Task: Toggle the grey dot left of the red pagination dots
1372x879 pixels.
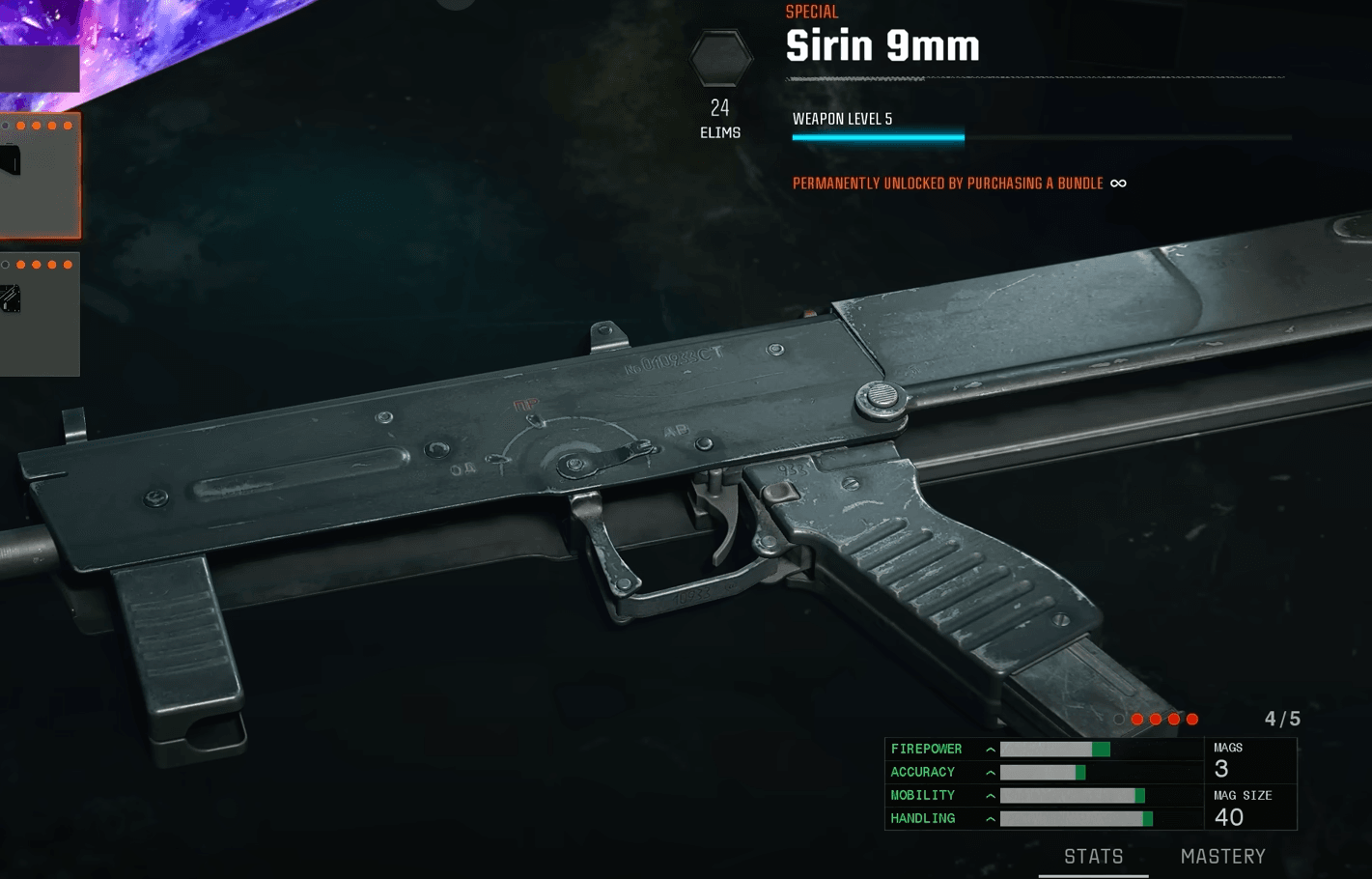Action: click(1119, 719)
